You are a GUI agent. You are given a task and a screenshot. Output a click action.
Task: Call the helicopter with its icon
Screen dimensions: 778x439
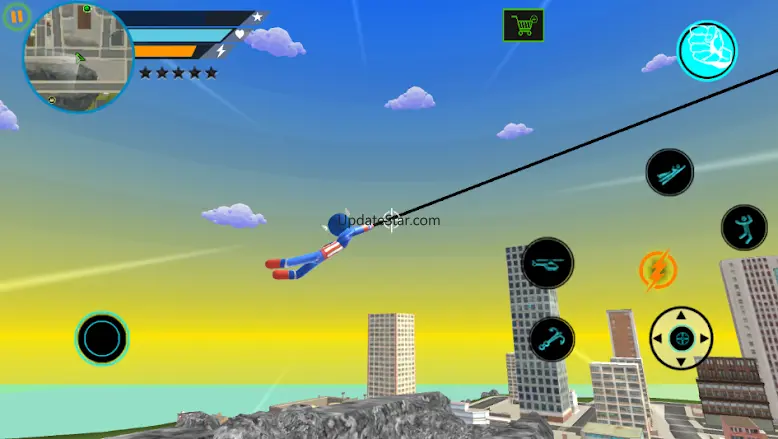(x=548, y=263)
